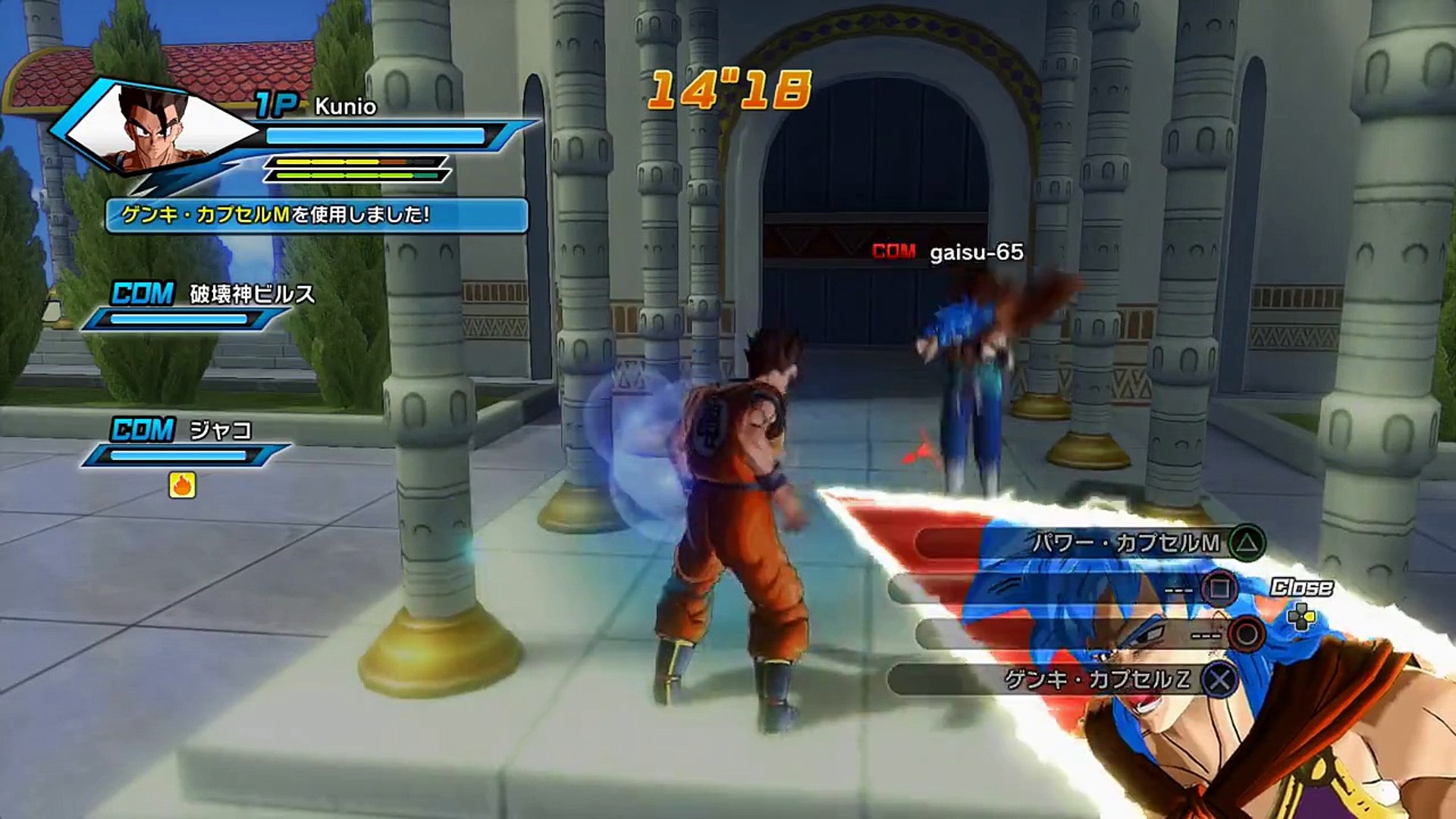
Task: Select ally 破壊神ビルス in the team list
Action: [x=251, y=294]
